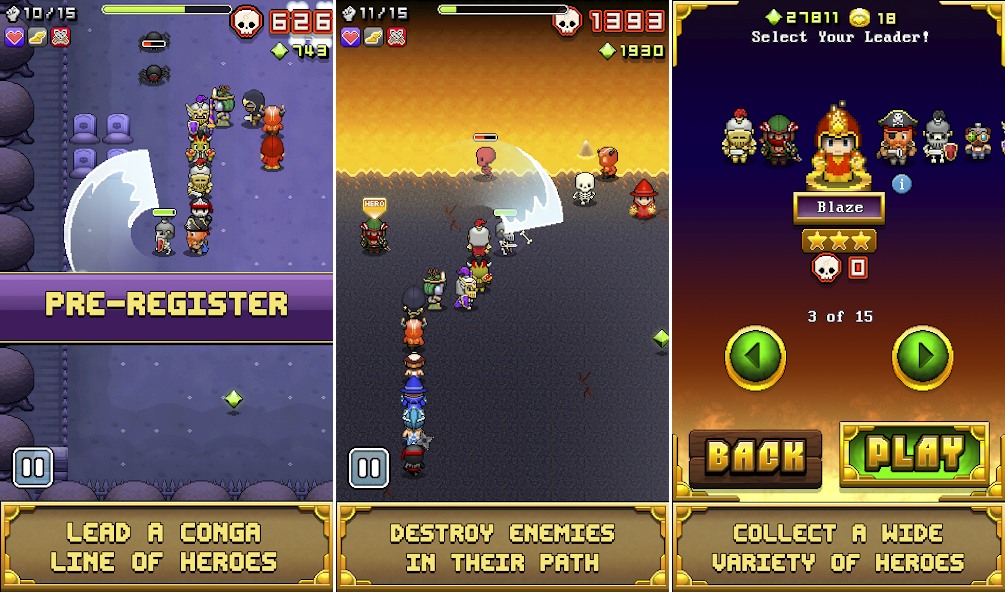Select the pirate hero with eyepatch

(x=896, y=137)
